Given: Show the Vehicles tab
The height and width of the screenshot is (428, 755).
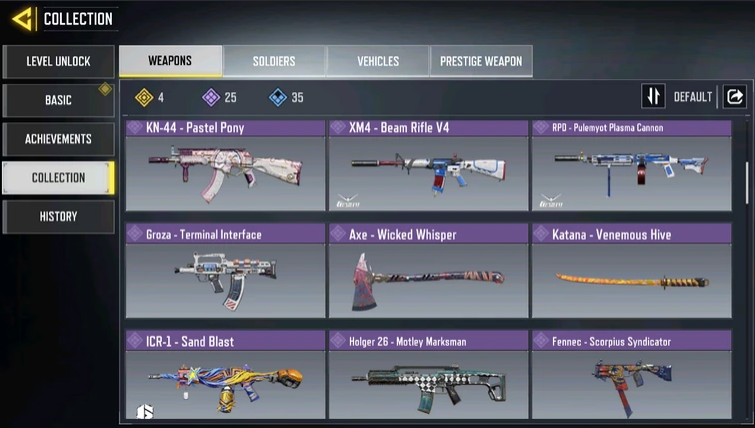Looking at the screenshot, I should click(x=378, y=61).
